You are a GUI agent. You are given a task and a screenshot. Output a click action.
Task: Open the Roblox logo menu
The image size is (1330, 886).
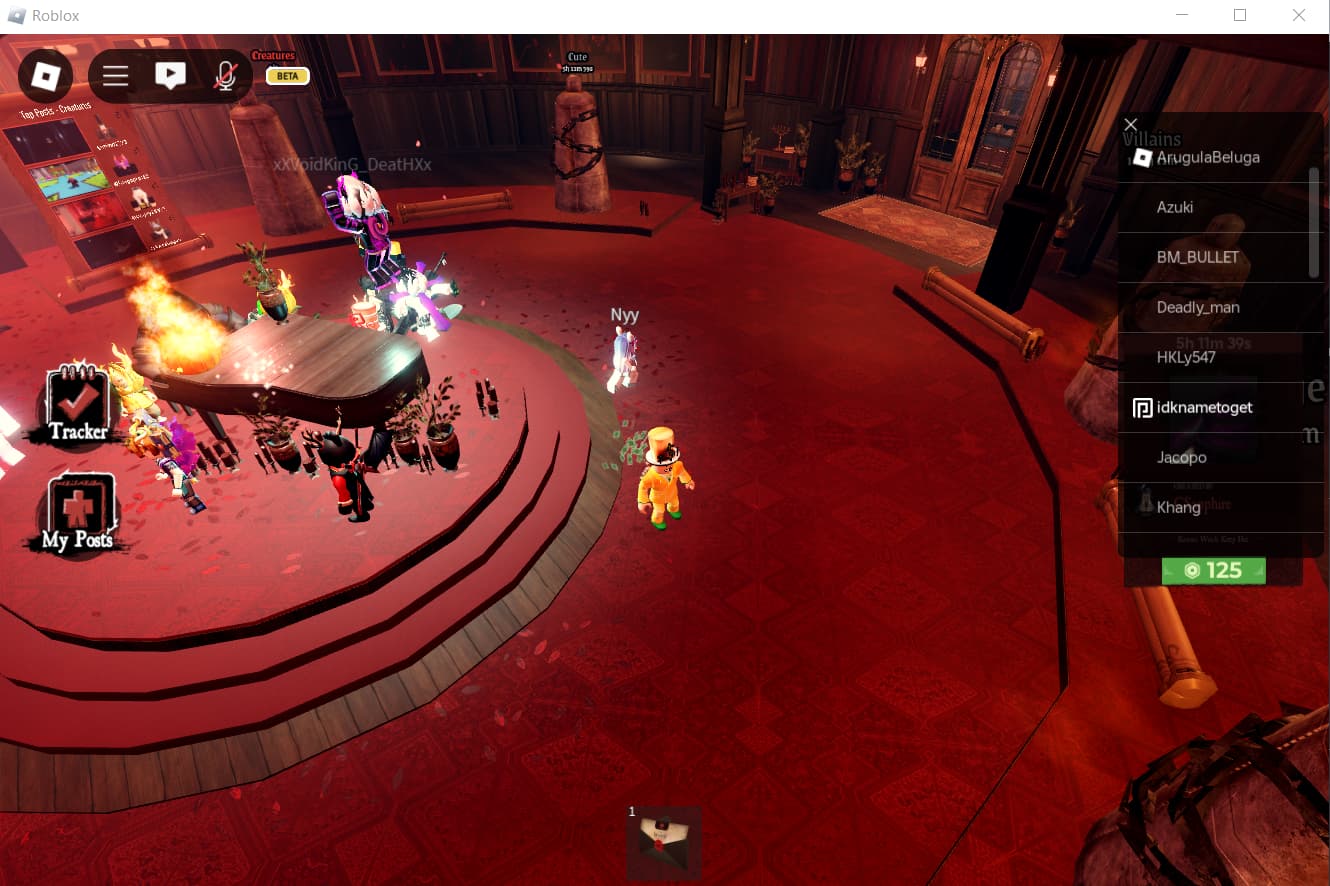[x=45, y=76]
